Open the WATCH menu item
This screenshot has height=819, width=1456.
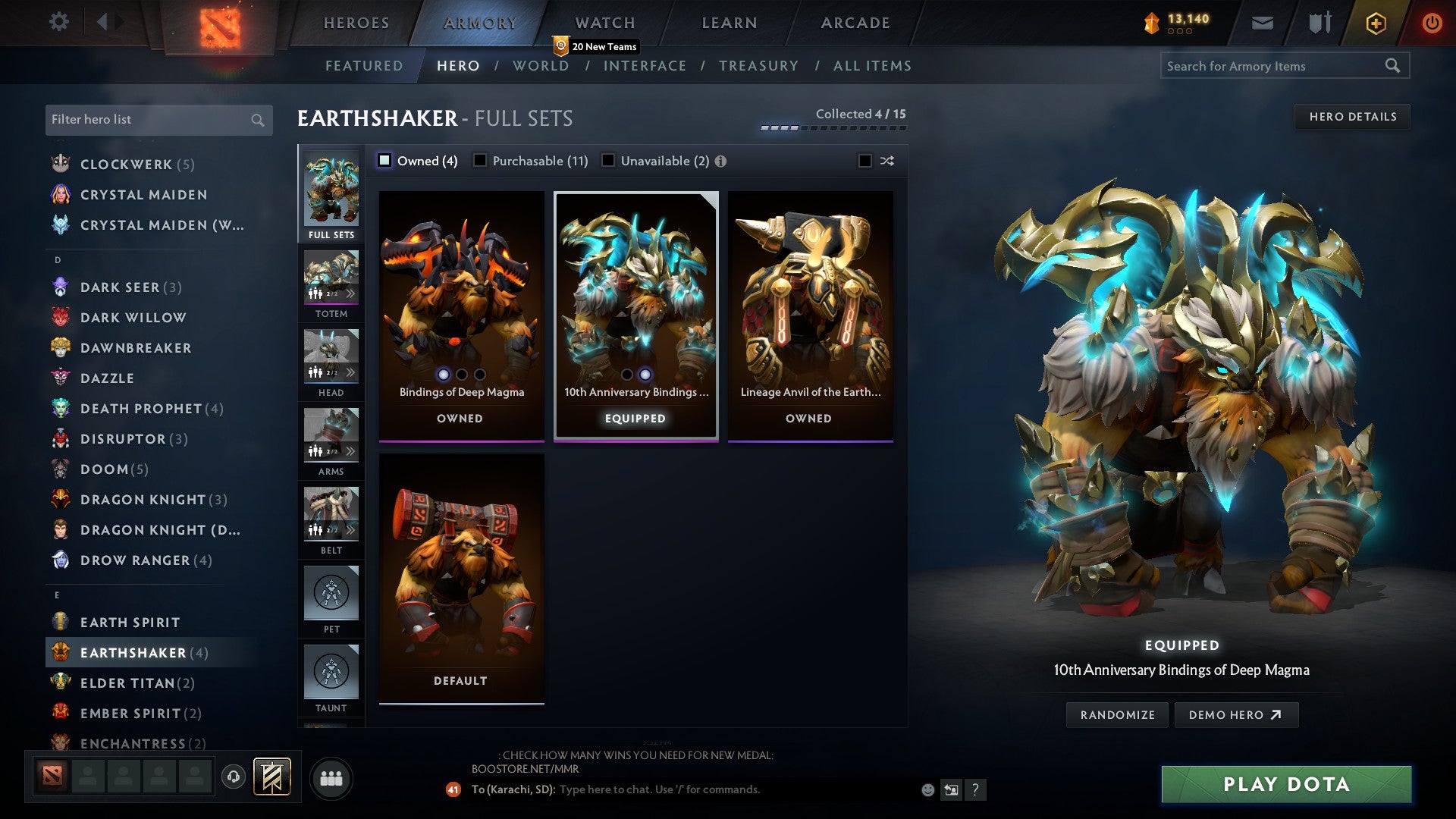[603, 23]
